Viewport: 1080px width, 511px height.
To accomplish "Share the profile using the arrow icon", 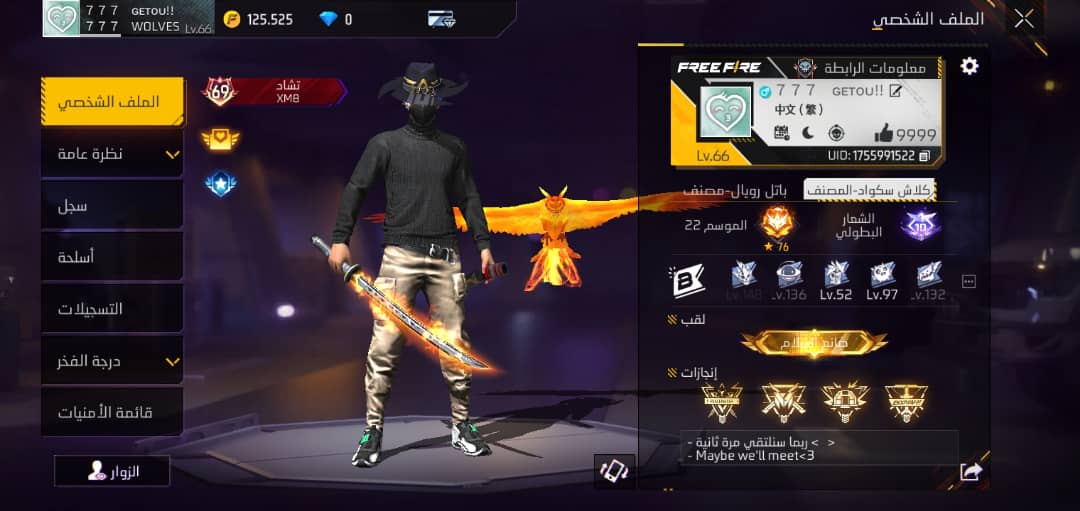I will click(x=970, y=472).
